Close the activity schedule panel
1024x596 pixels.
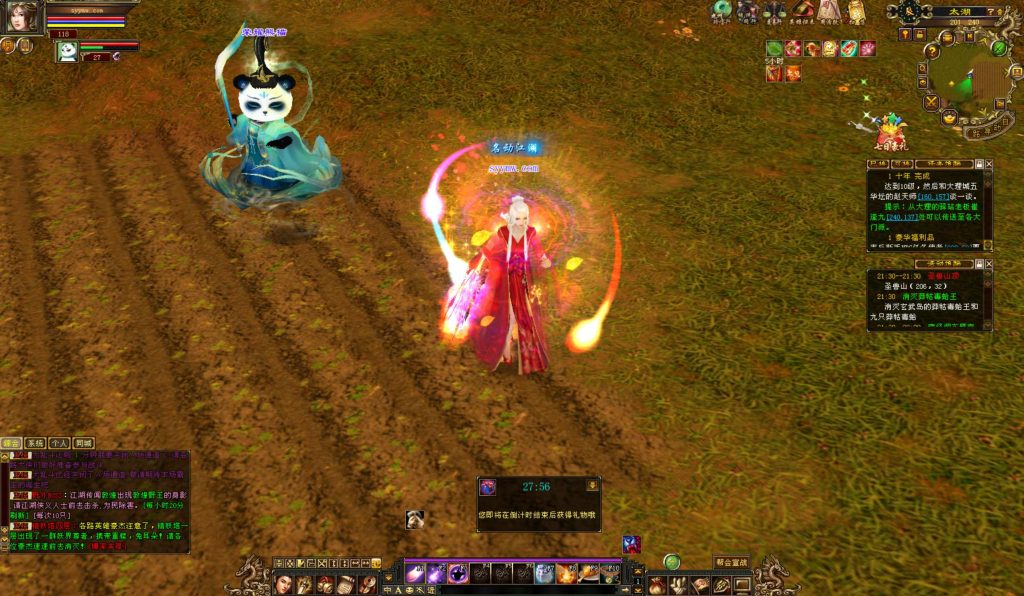tap(989, 263)
